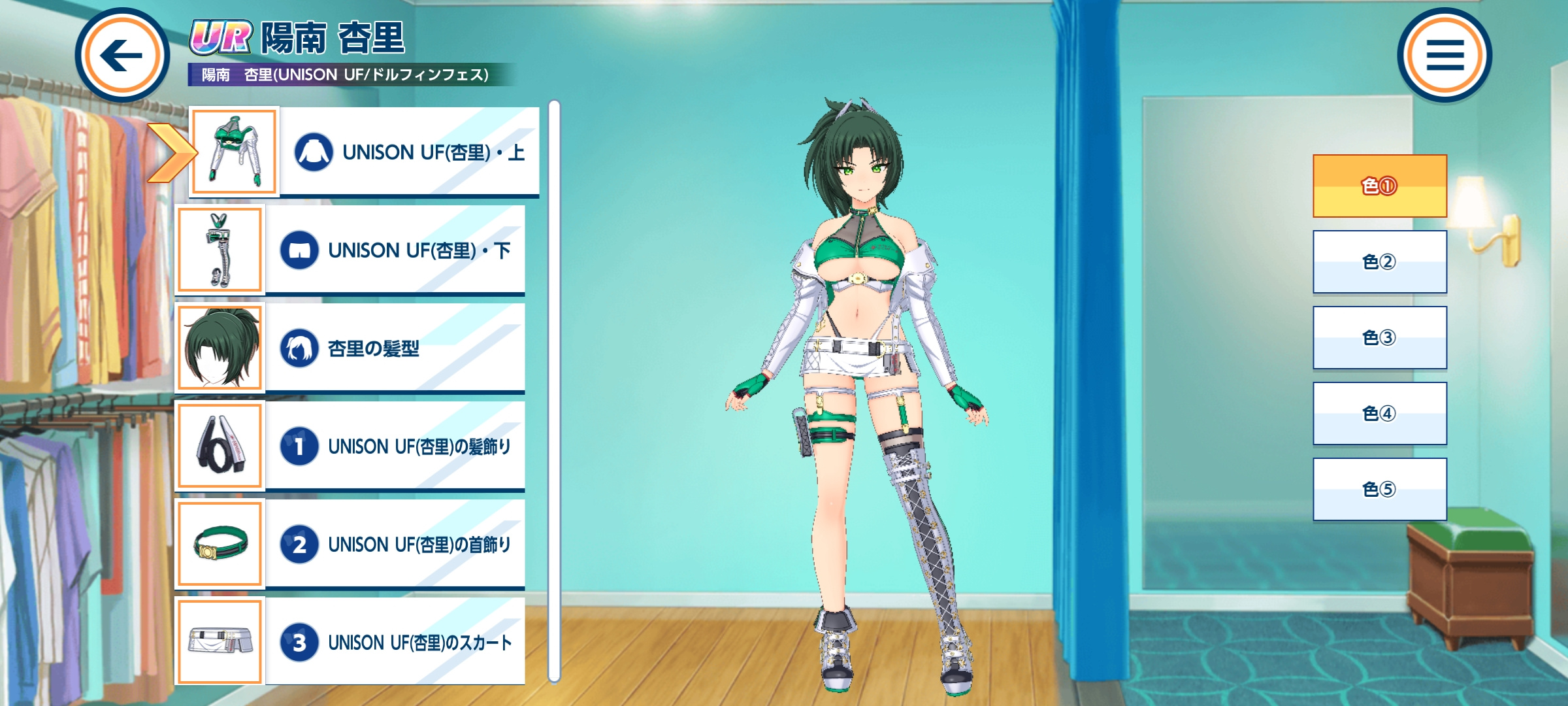The image size is (1568, 706).
Task: Select UNISON UF(杏里)の髪飾り hair accessory
Action: [x=395, y=446]
